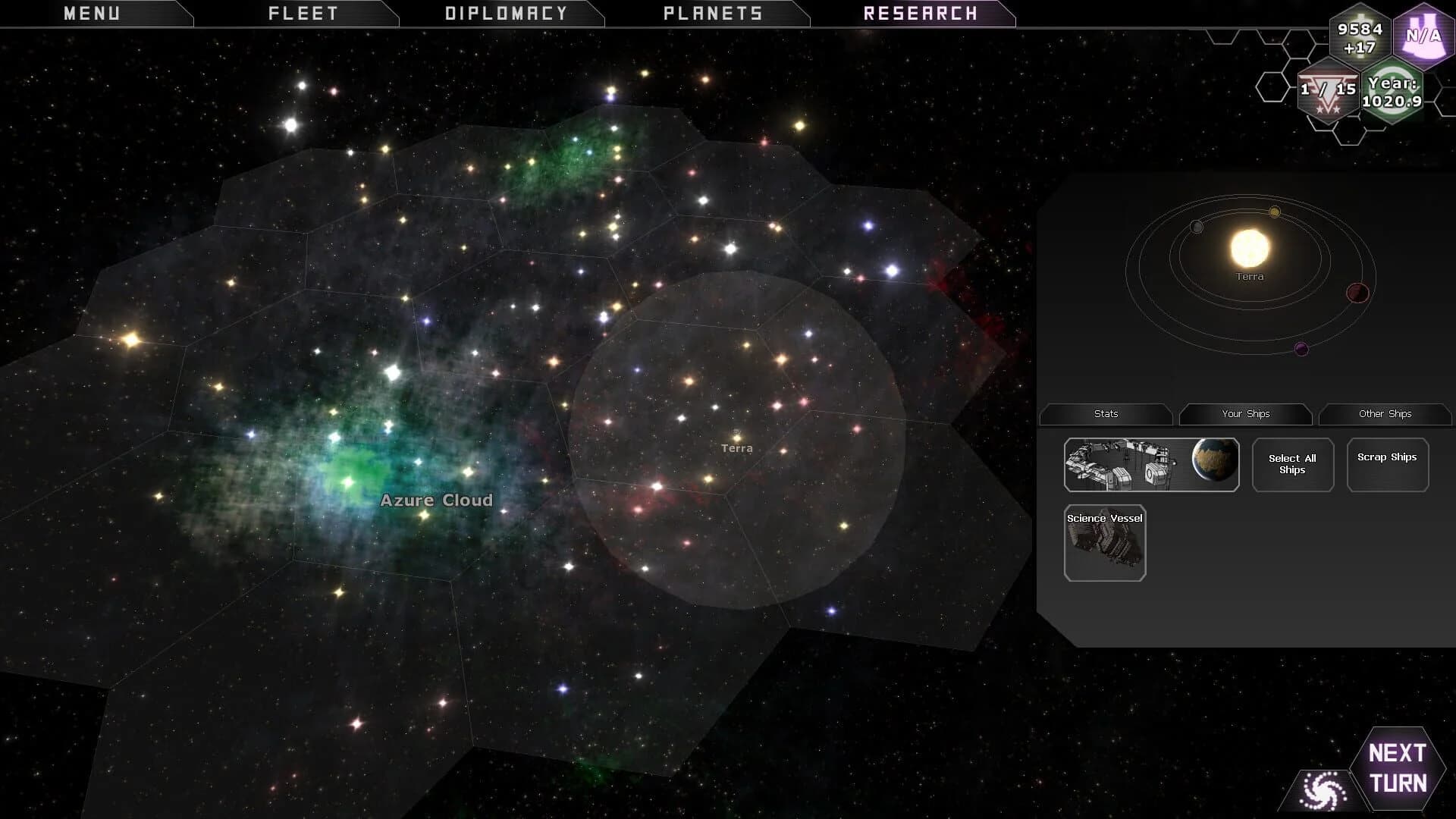The width and height of the screenshot is (1456, 819).
Task: Switch to the Your Ships tab
Action: point(1245,414)
